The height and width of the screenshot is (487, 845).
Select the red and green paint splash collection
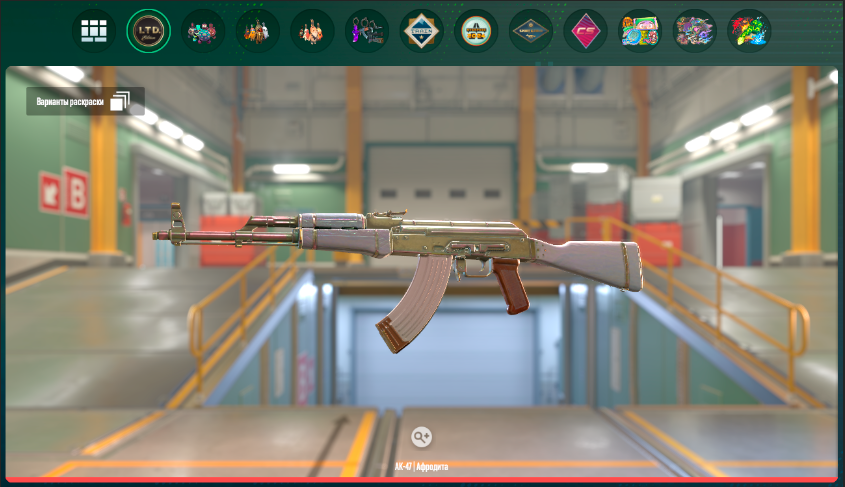[x=749, y=32]
